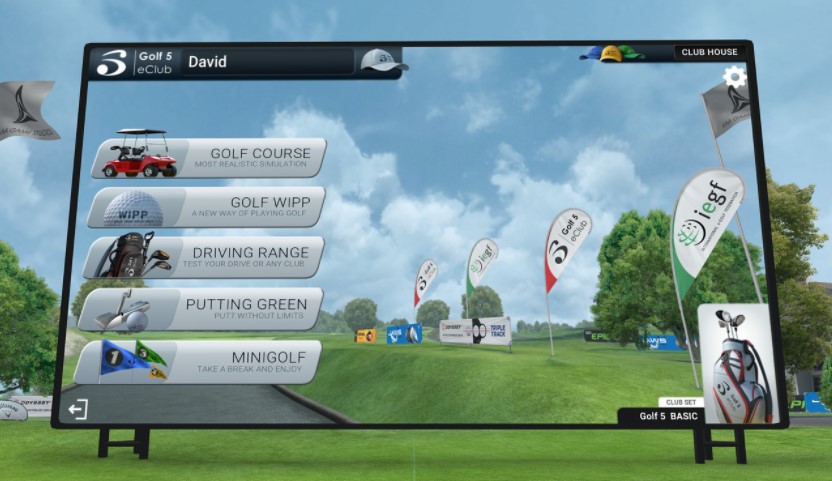Click the exit door icon

click(x=77, y=409)
